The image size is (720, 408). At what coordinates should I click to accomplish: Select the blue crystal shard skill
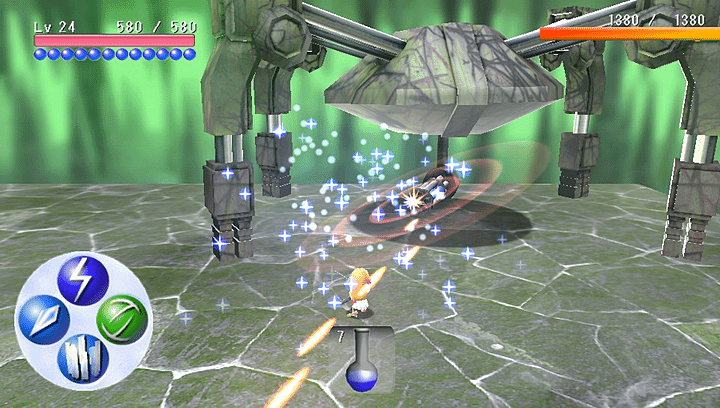coord(43,319)
